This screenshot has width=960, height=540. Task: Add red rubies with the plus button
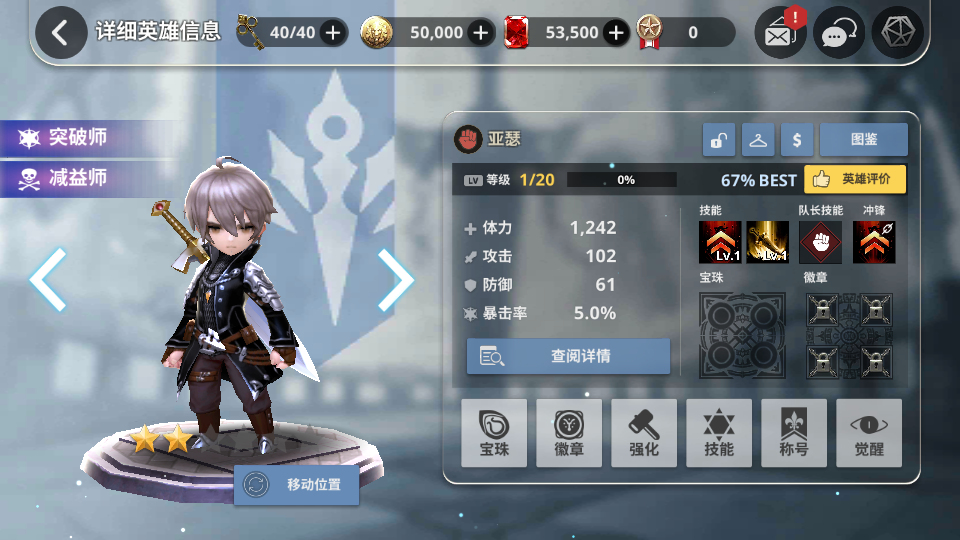tap(617, 33)
